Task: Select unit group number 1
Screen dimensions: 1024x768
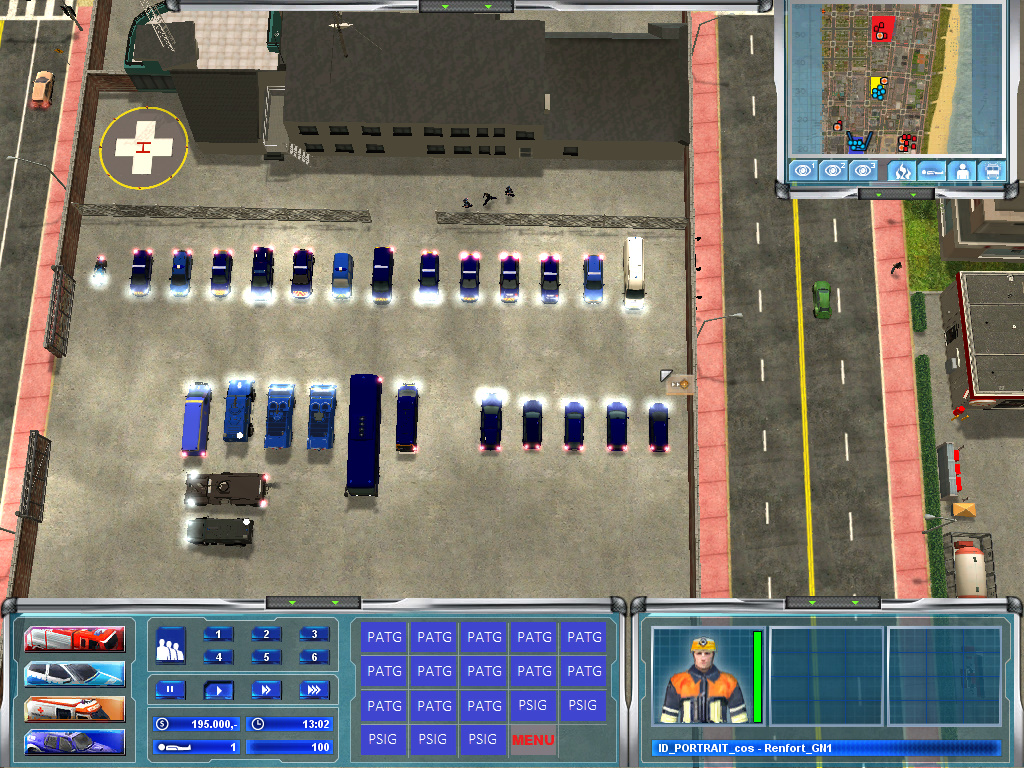Action: tap(218, 634)
